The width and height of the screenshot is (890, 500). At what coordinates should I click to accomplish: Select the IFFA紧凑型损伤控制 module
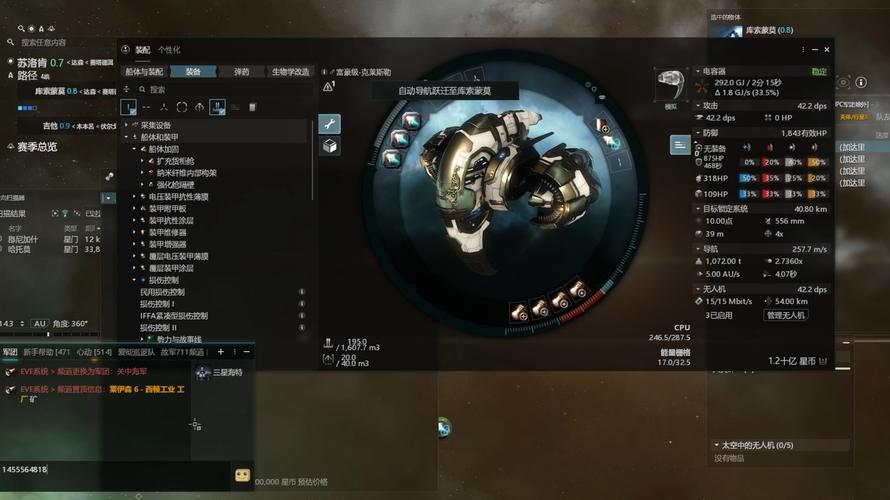click(x=173, y=316)
